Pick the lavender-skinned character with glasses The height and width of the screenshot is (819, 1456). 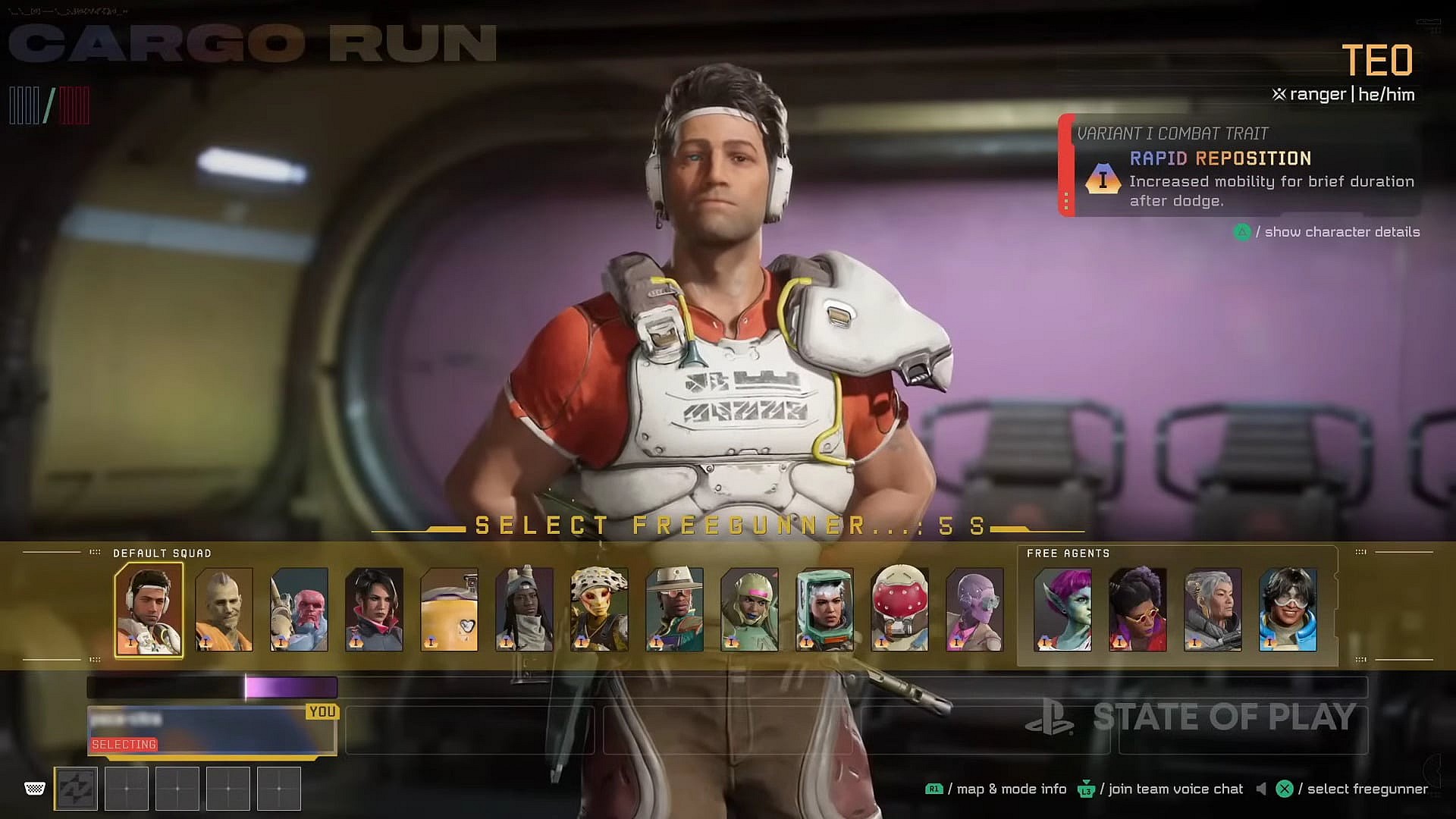[x=974, y=610]
